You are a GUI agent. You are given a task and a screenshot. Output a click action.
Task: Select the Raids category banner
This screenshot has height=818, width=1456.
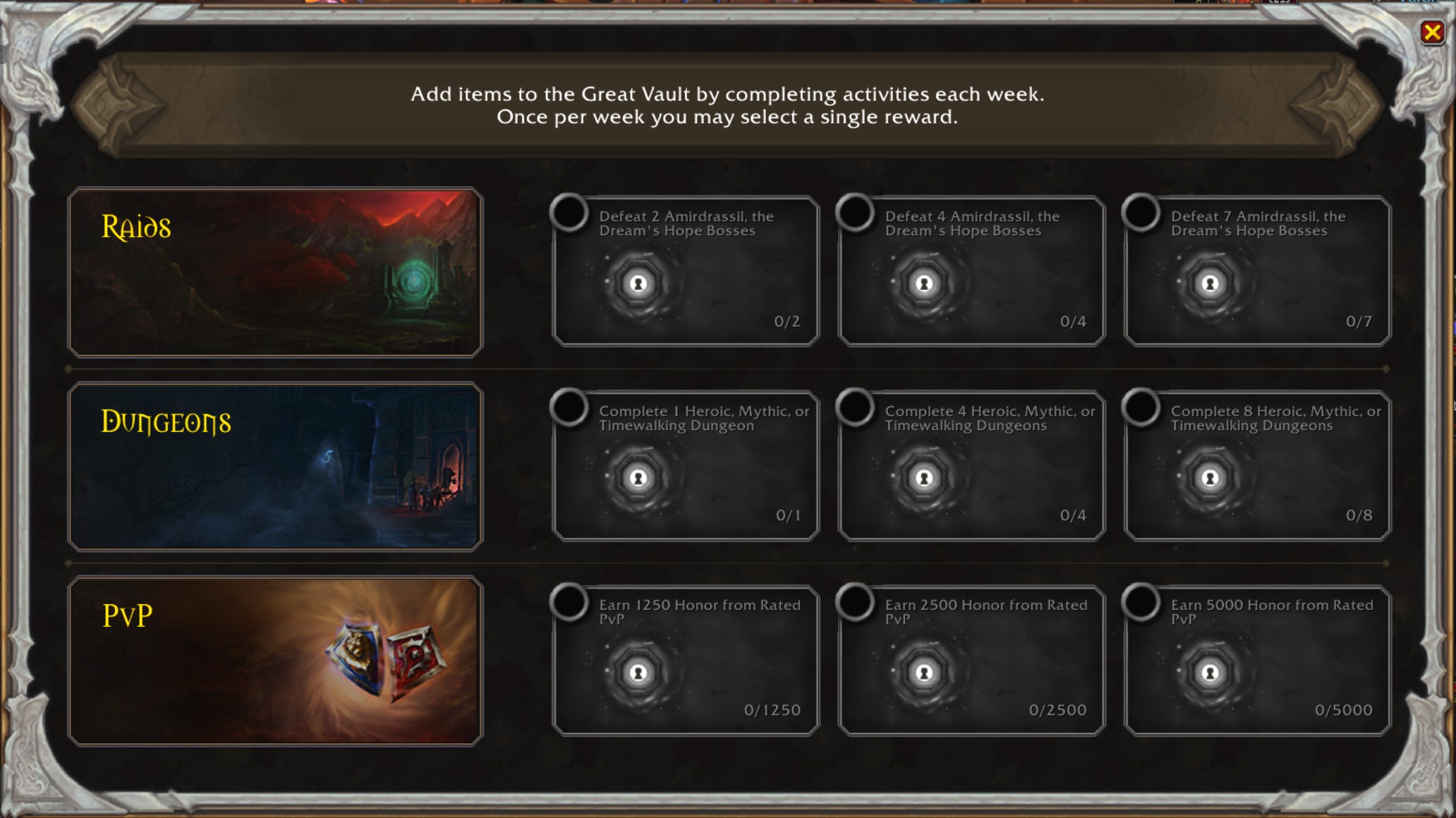pos(275,272)
